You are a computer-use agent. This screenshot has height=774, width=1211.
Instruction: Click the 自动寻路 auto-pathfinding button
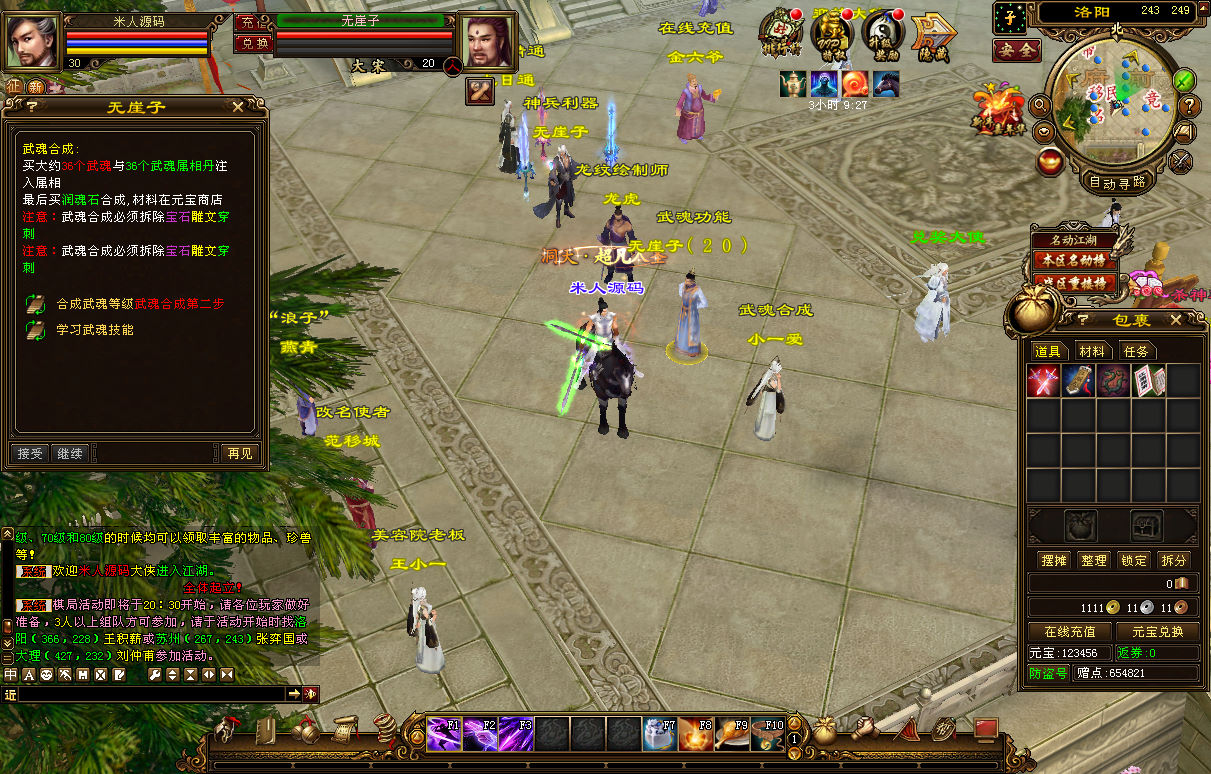point(1116,183)
